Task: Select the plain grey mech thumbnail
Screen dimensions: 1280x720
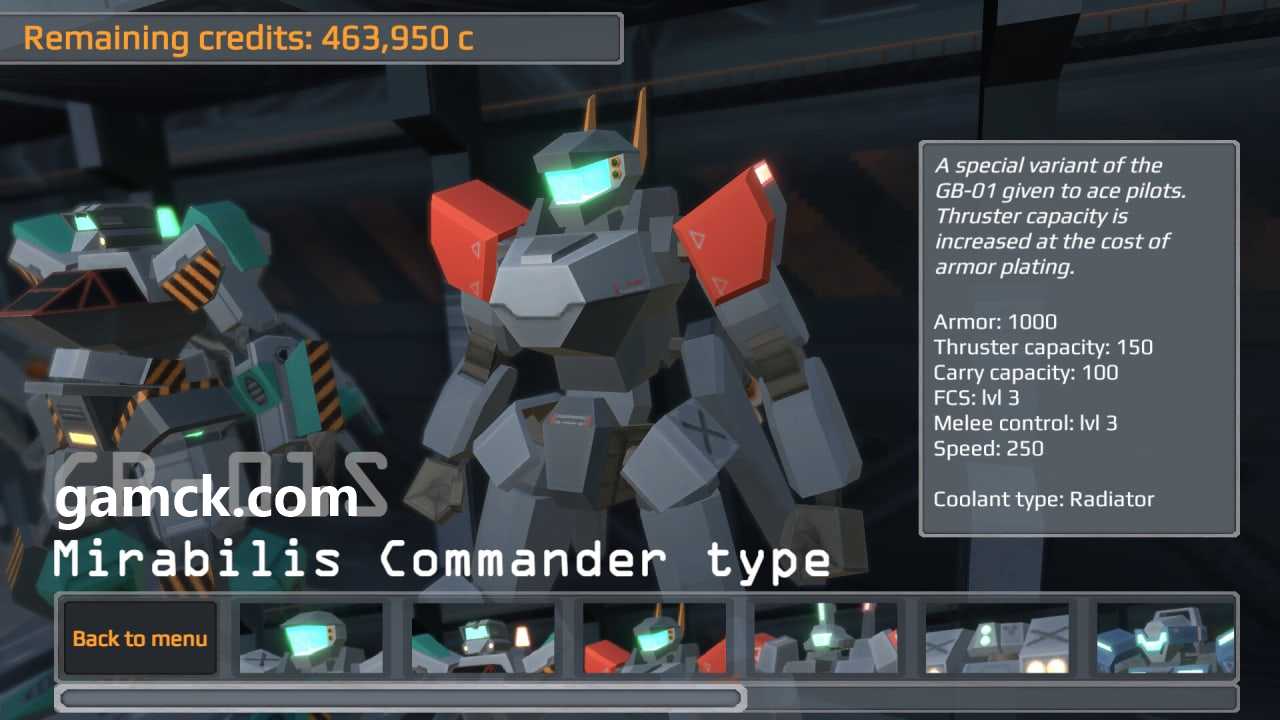Action: coord(311,638)
